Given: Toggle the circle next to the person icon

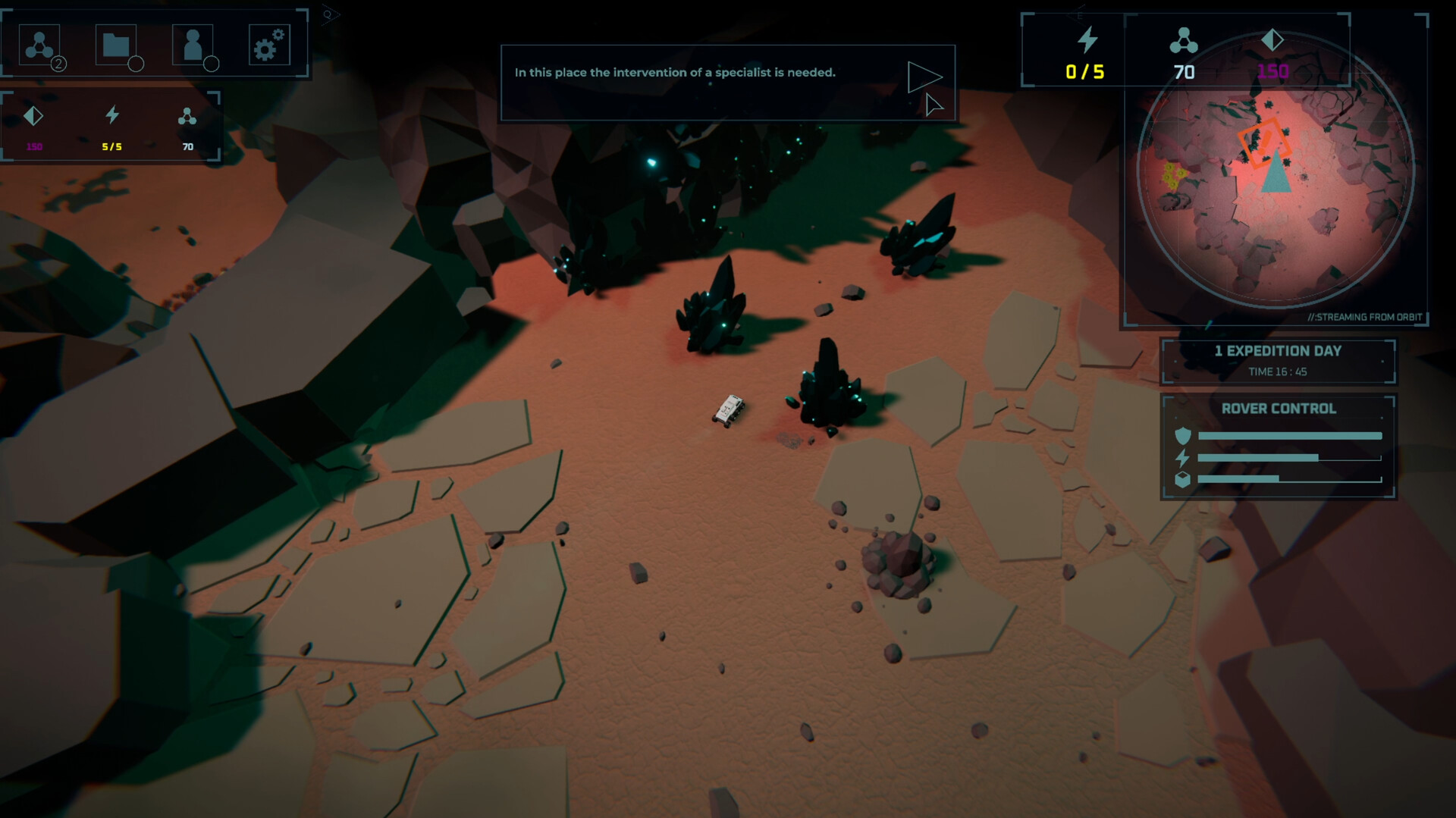Looking at the screenshot, I should pyautogui.click(x=213, y=63).
